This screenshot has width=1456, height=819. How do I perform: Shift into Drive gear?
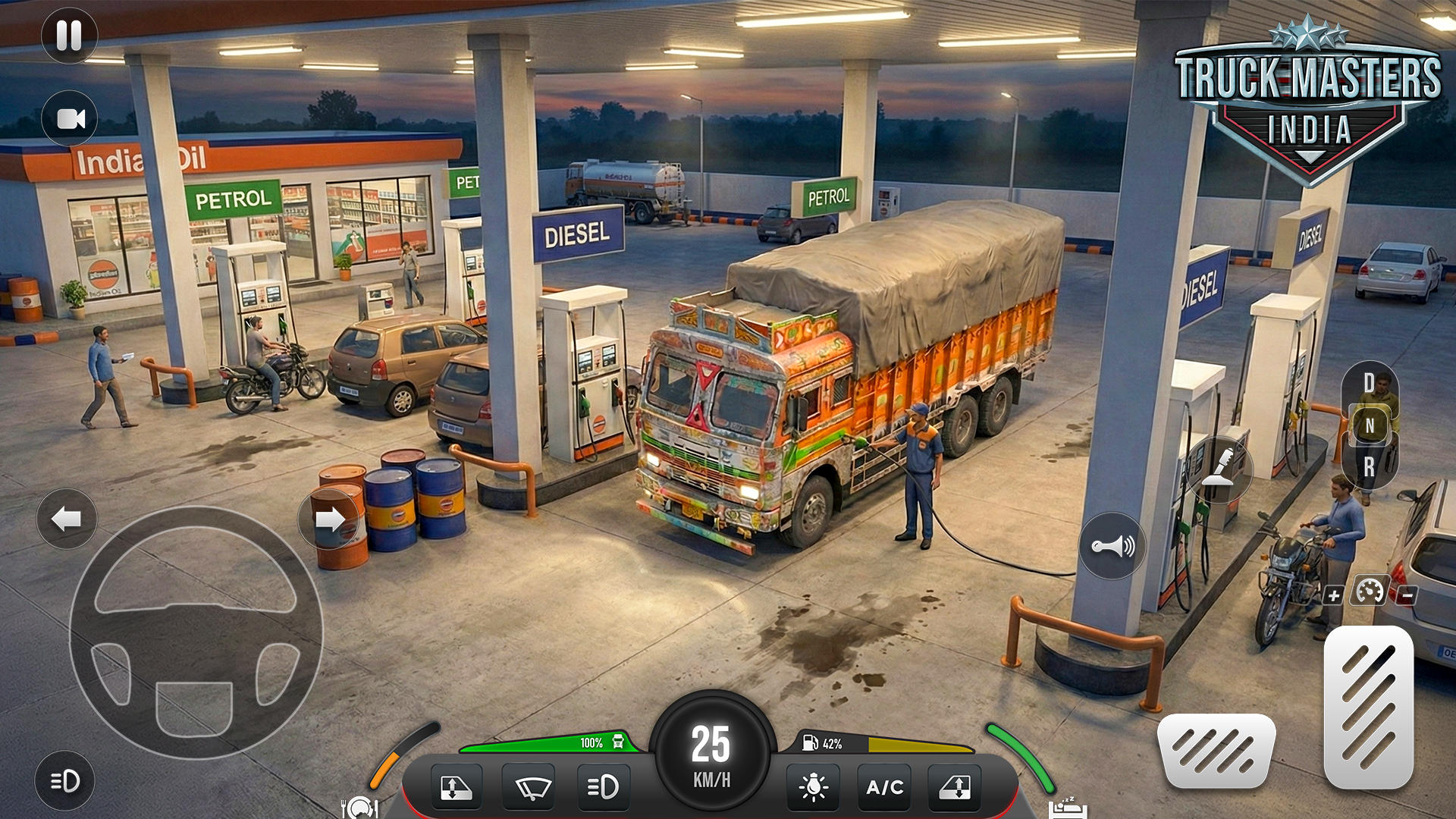[1369, 383]
